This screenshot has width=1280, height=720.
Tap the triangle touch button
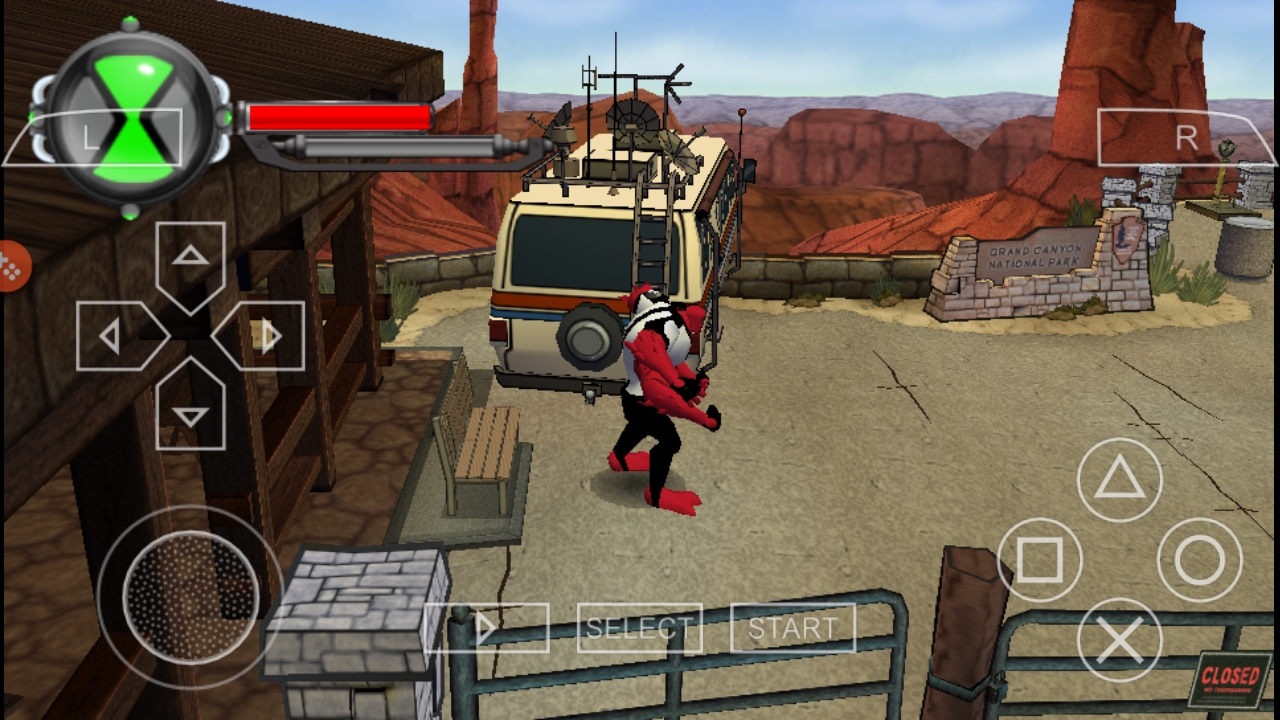[x=1119, y=480]
